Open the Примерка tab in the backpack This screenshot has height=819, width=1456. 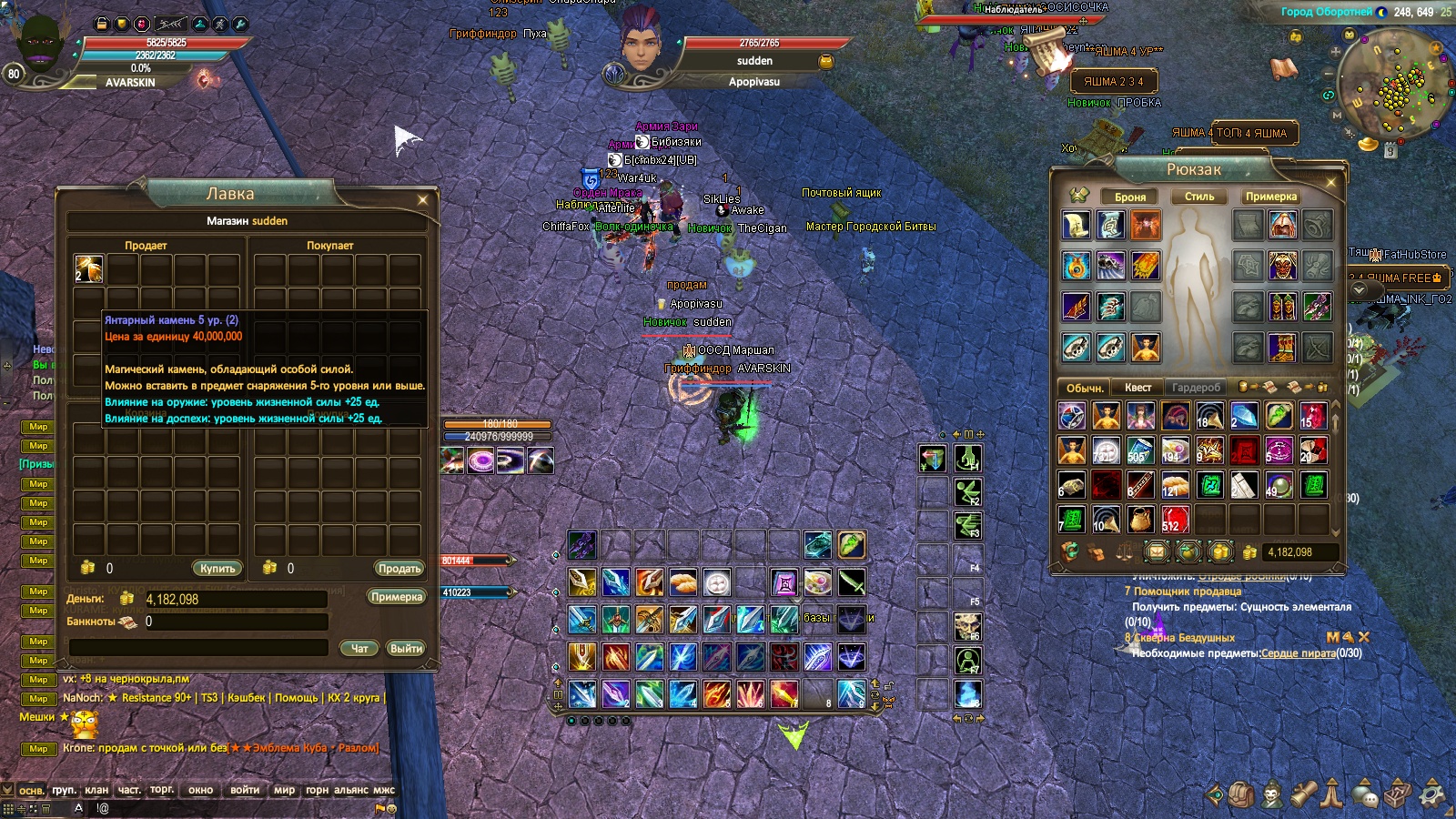pos(1271,197)
